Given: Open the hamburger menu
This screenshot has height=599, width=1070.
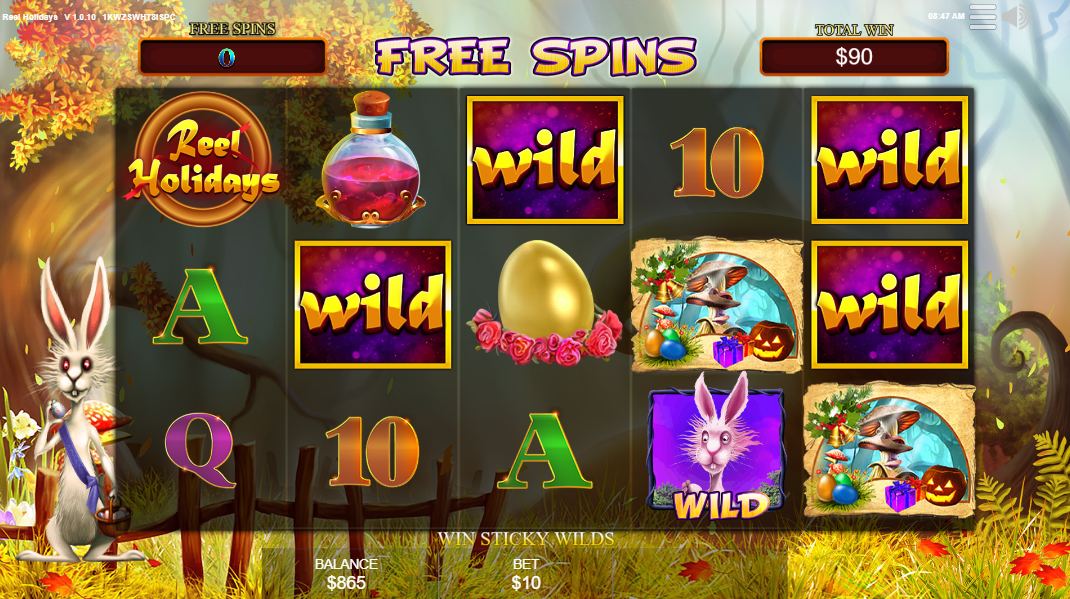Looking at the screenshot, I should [983, 17].
